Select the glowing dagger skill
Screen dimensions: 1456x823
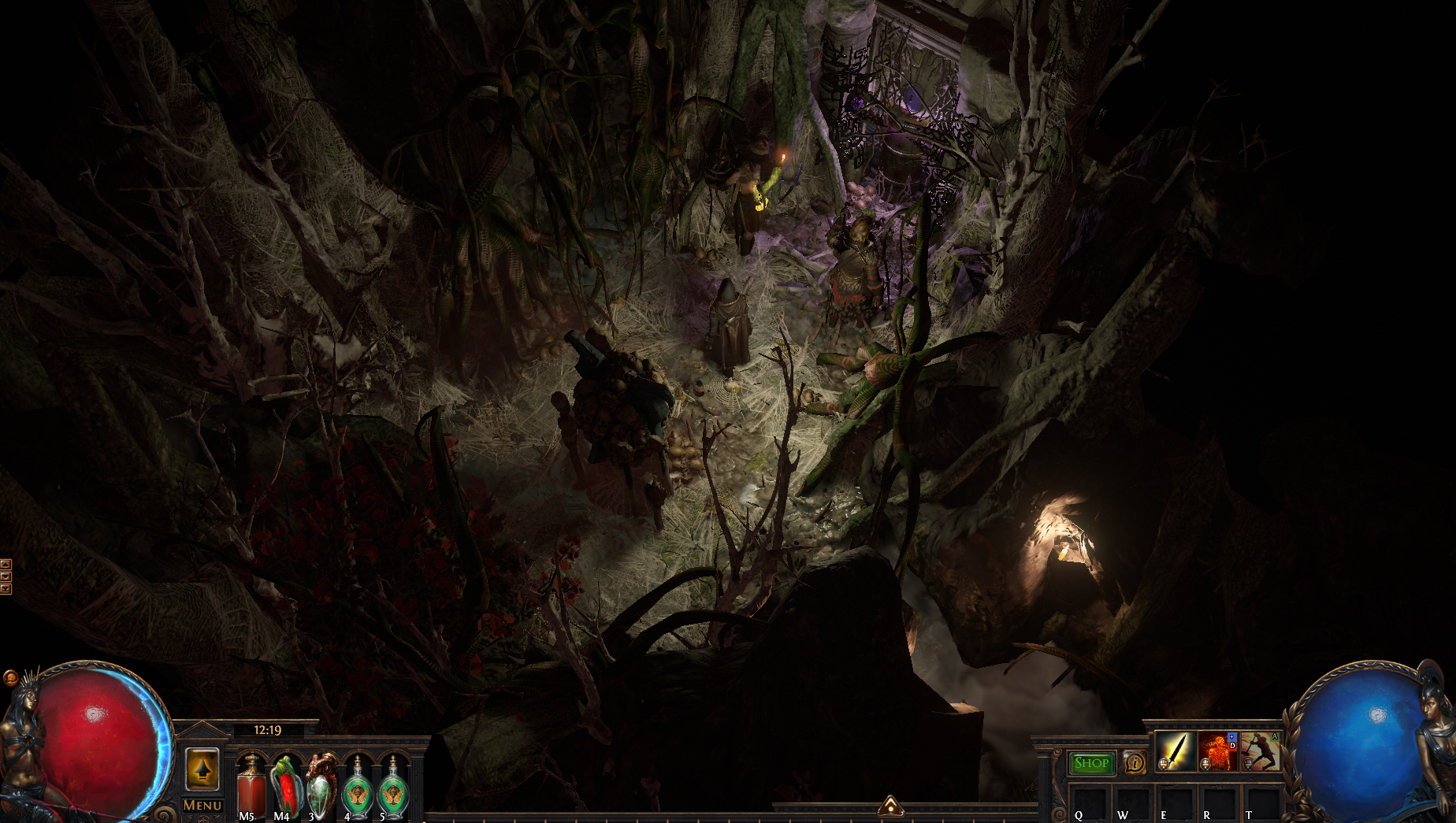coord(1175,751)
